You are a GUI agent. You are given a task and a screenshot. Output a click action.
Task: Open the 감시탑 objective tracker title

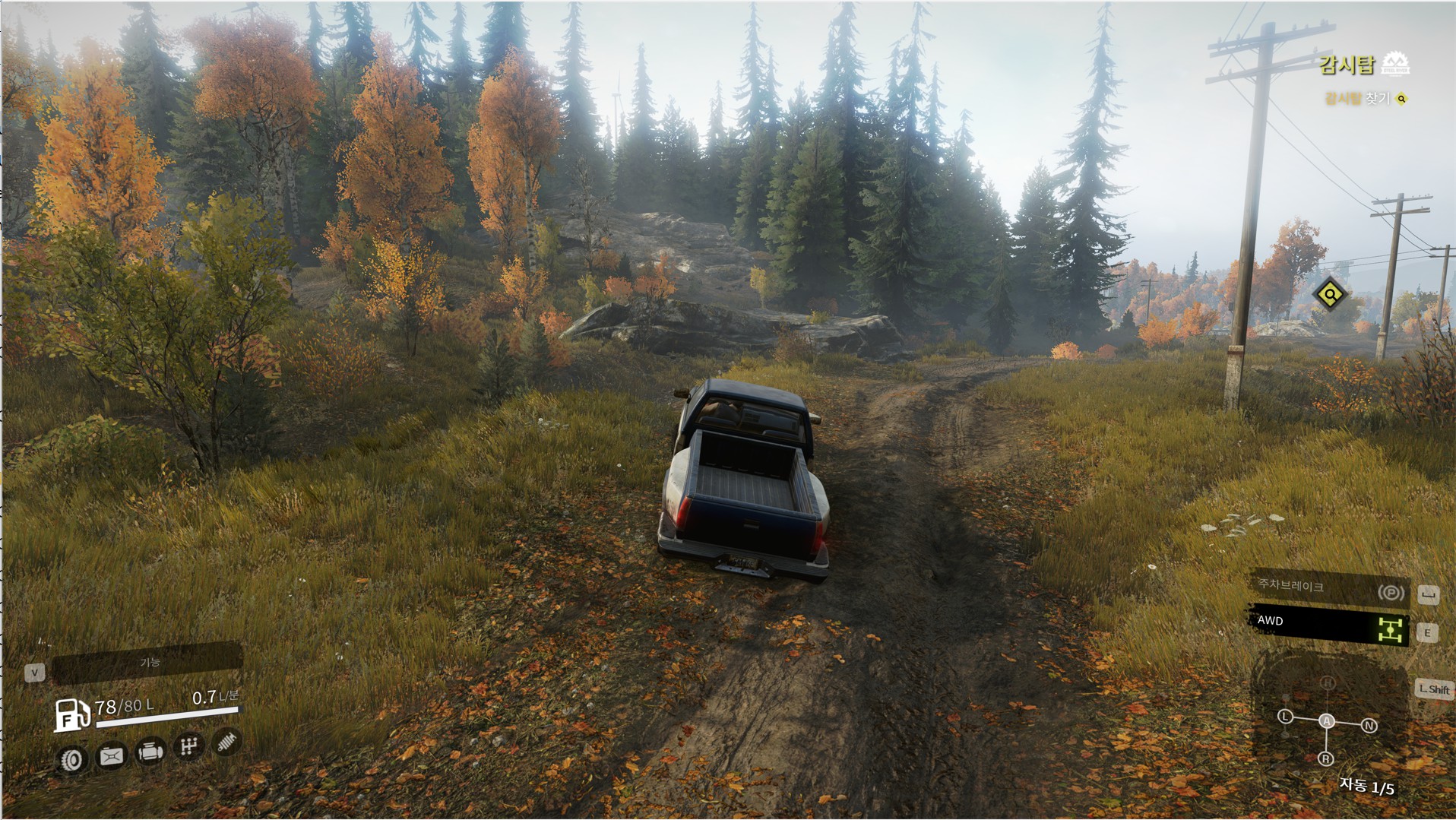pyautogui.click(x=1347, y=65)
